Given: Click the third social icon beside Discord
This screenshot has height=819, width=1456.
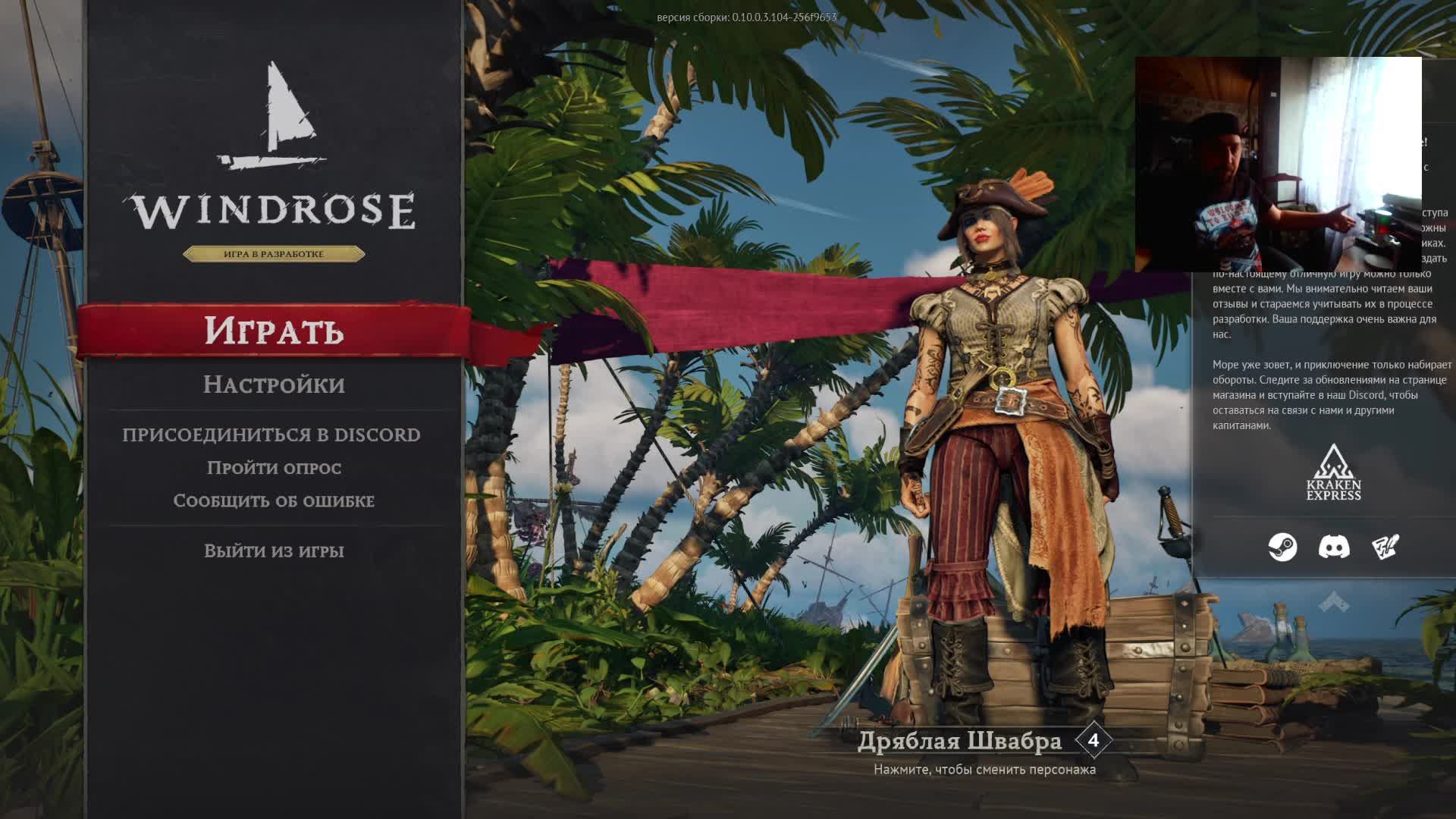Looking at the screenshot, I should tap(1385, 547).
